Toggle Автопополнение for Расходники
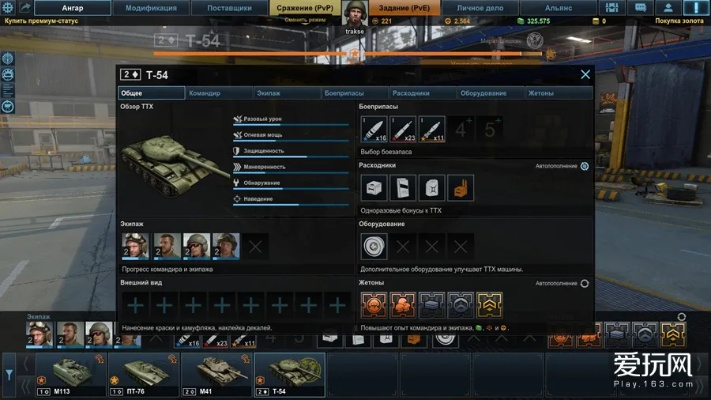 (x=585, y=166)
